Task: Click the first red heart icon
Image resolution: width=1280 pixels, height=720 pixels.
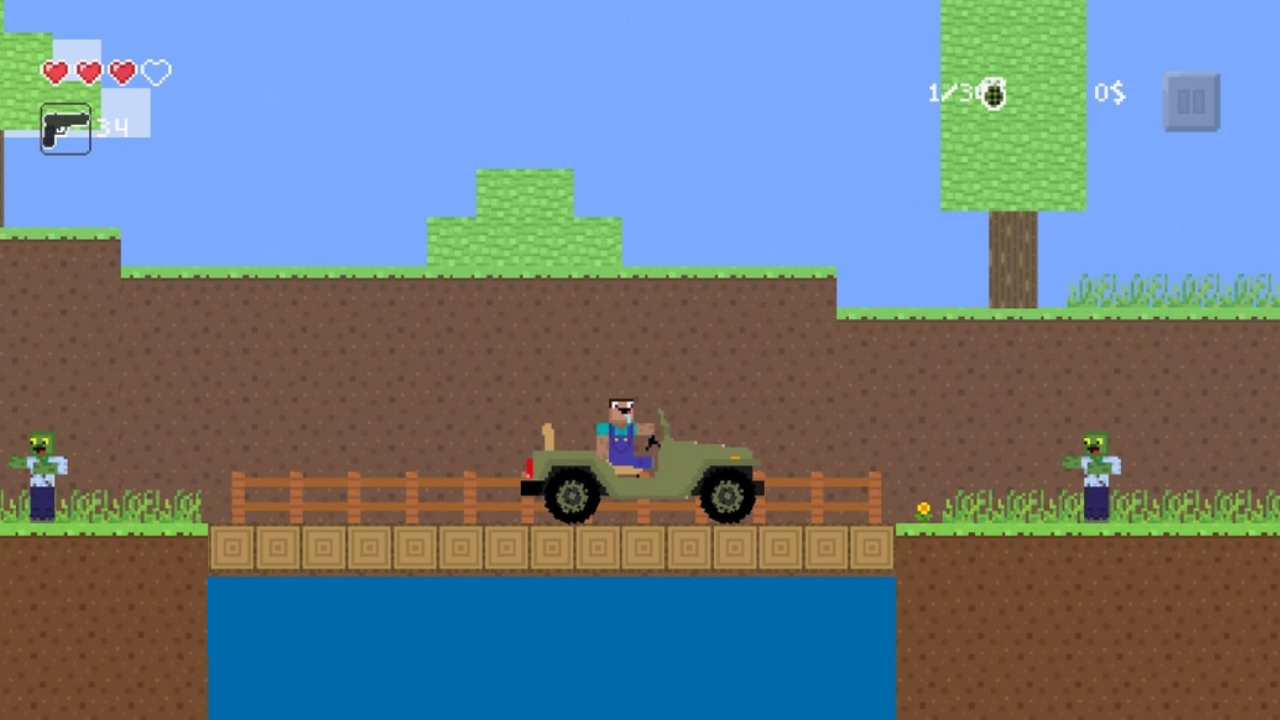Action: [56, 72]
